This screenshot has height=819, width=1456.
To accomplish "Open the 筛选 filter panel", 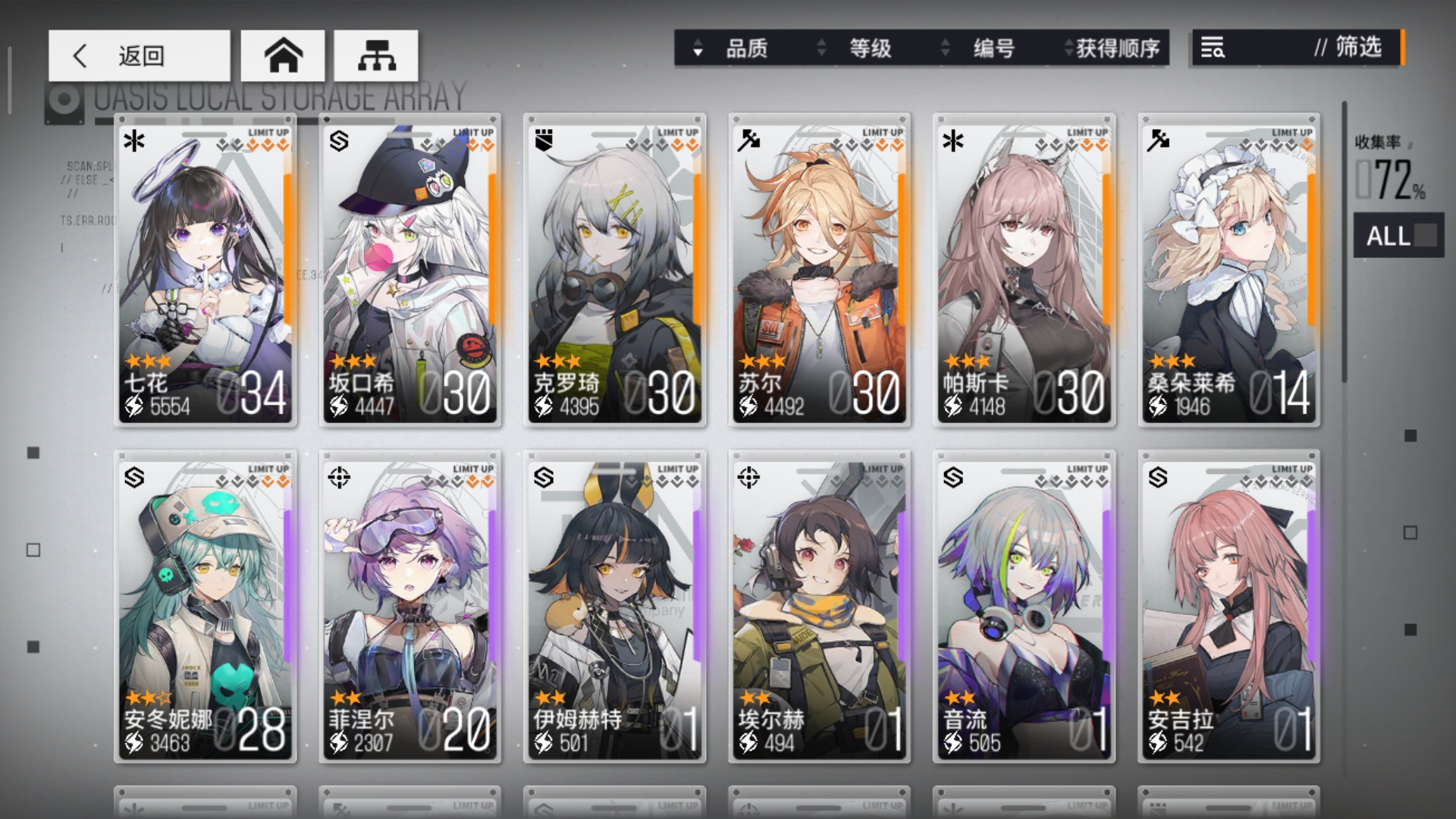I will [1298, 48].
